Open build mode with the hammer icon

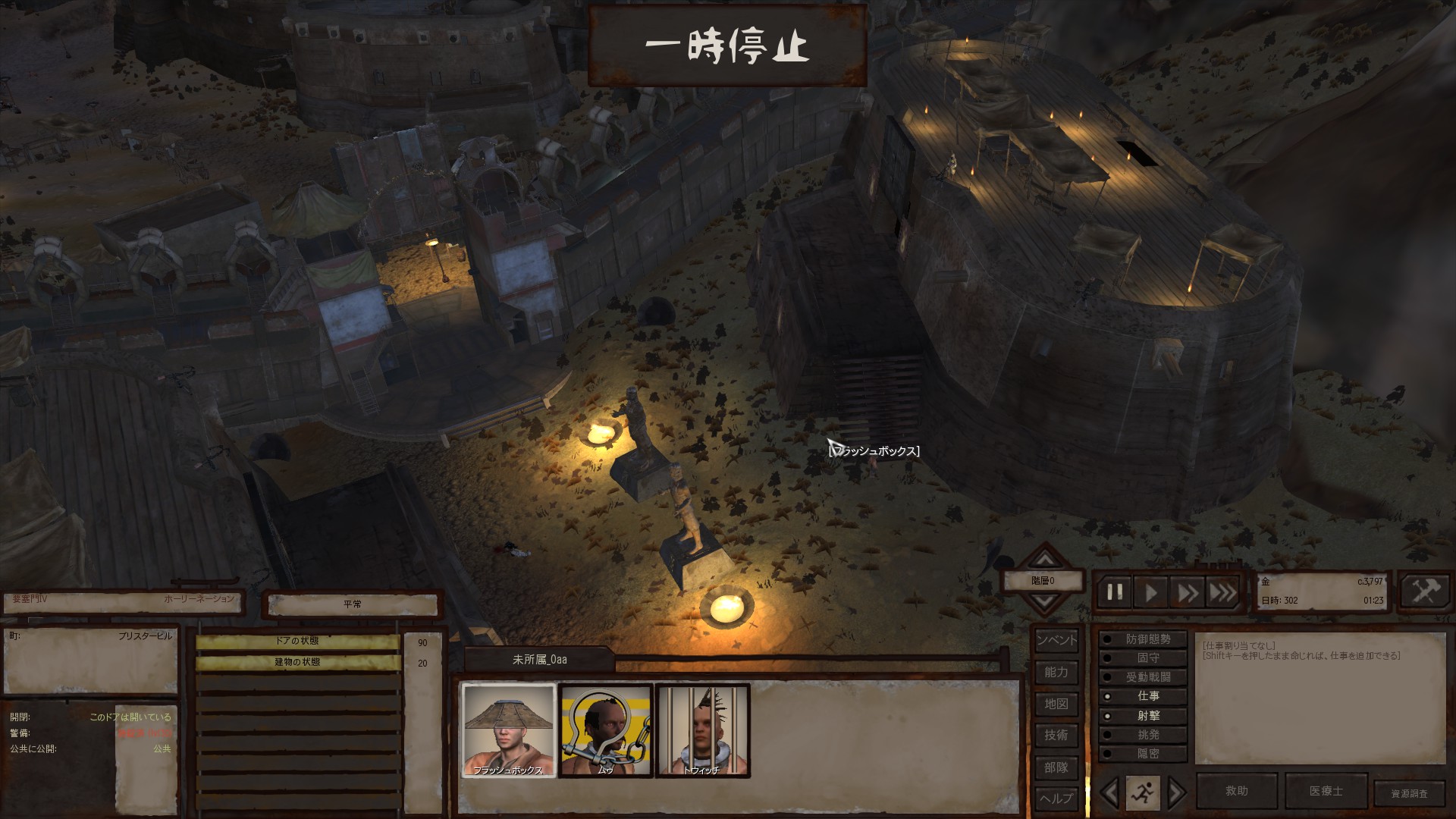(x=1424, y=591)
